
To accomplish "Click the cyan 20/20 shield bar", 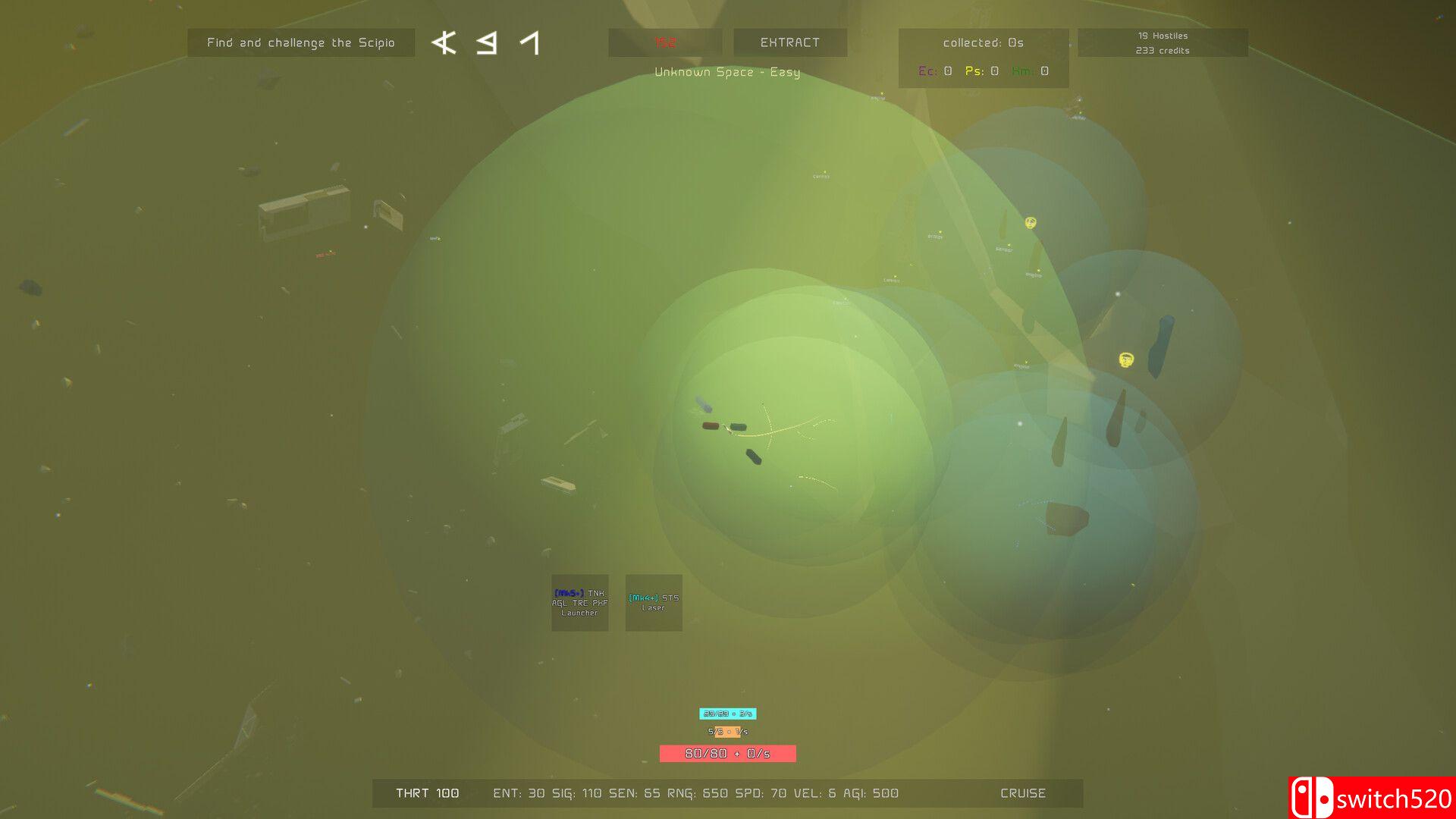I will tap(729, 713).
